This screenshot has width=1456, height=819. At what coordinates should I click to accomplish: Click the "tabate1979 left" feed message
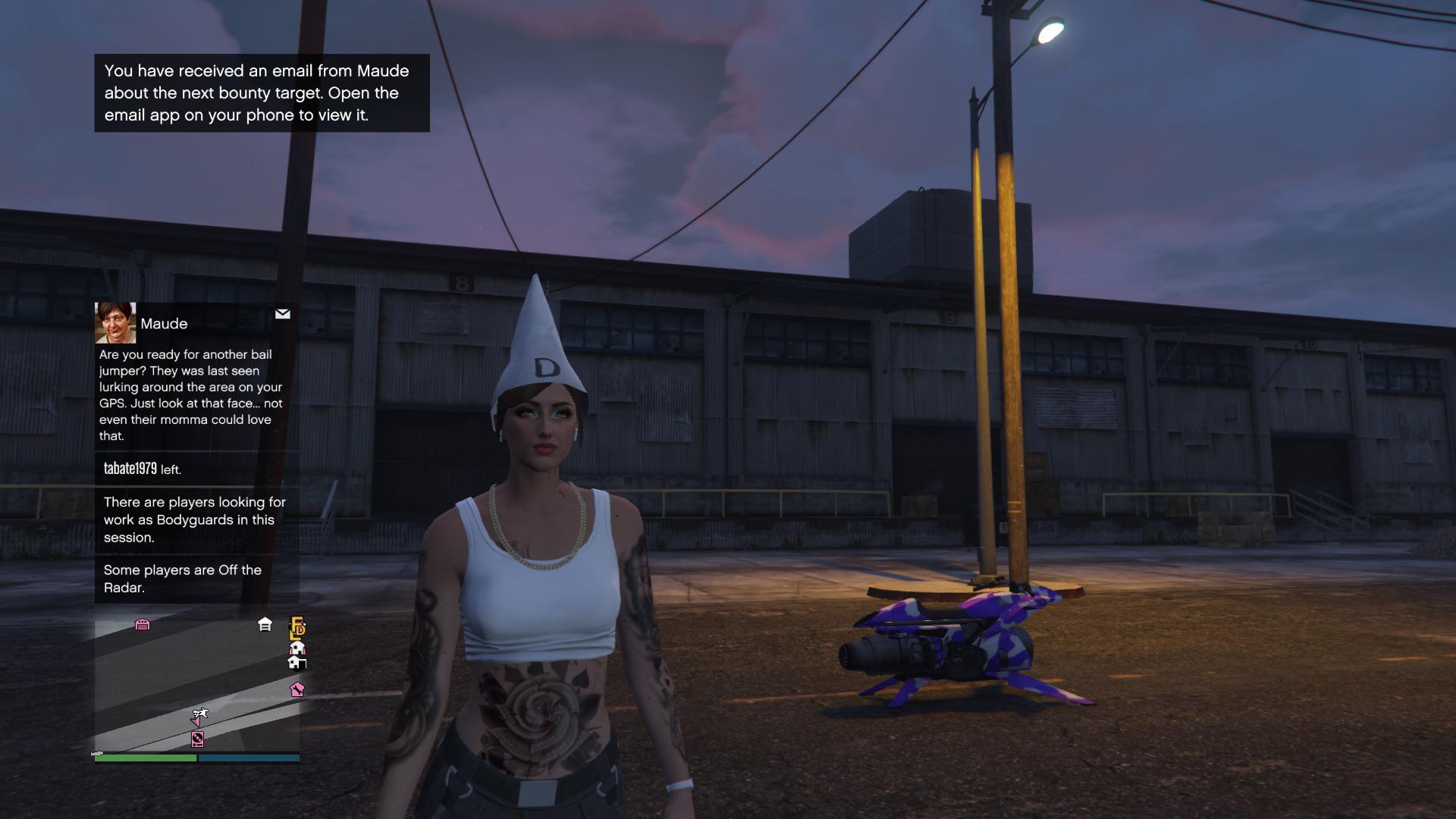click(x=143, y=469)
